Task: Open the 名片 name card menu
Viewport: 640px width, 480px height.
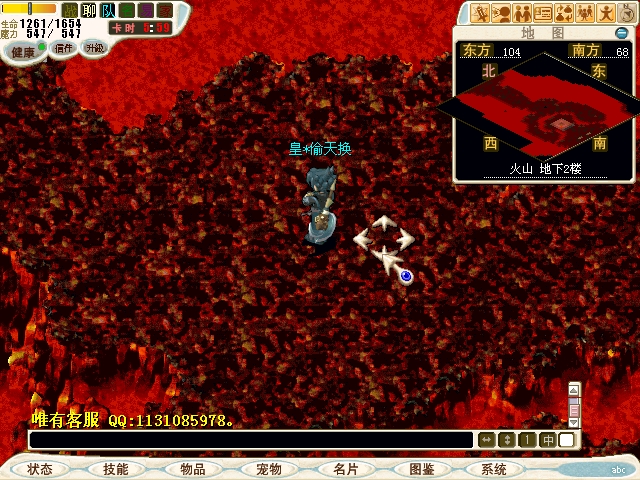Action: click(x=345, y=469)
